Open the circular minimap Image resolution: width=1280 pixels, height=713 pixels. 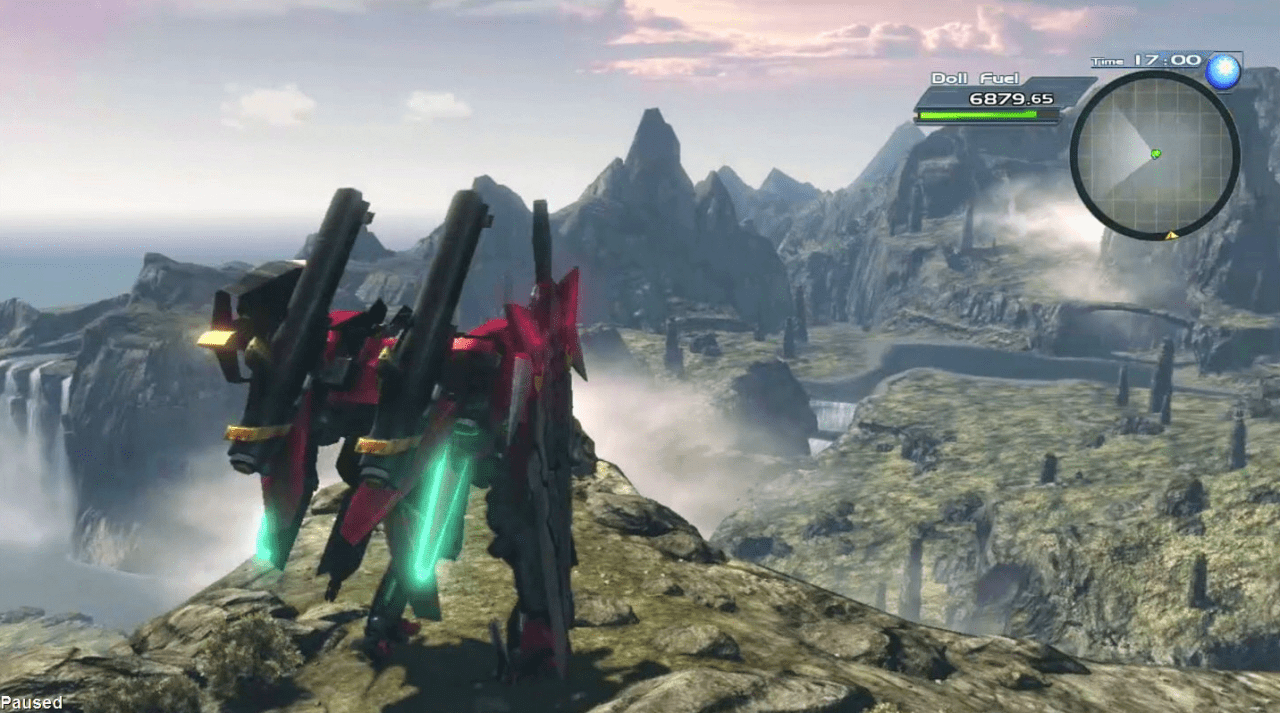[x=1154, y=156]
